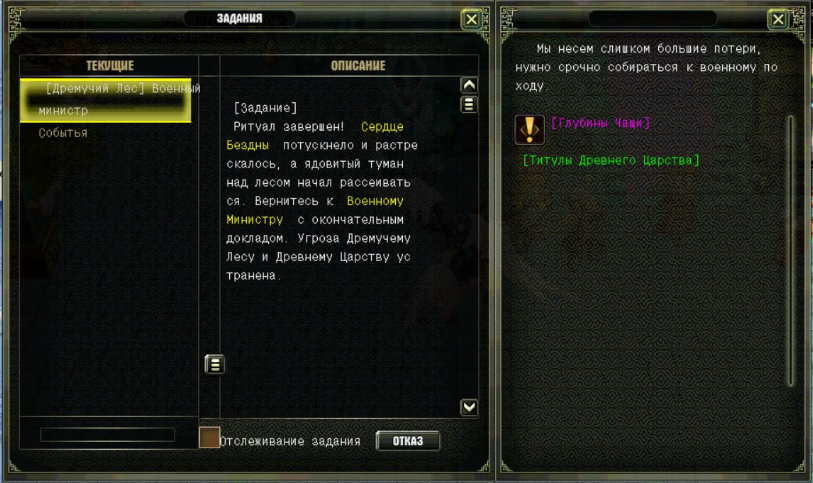Click the description scroll down arrow
Viewport: 813px width, 483px height.
pos(468,407)
